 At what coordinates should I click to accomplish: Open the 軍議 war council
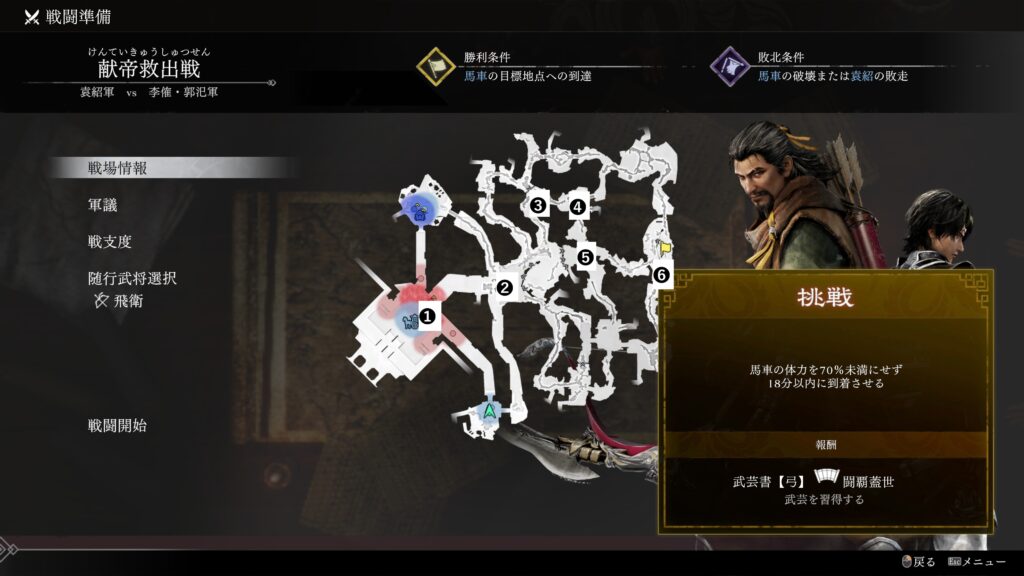click(x=105, y=205)
